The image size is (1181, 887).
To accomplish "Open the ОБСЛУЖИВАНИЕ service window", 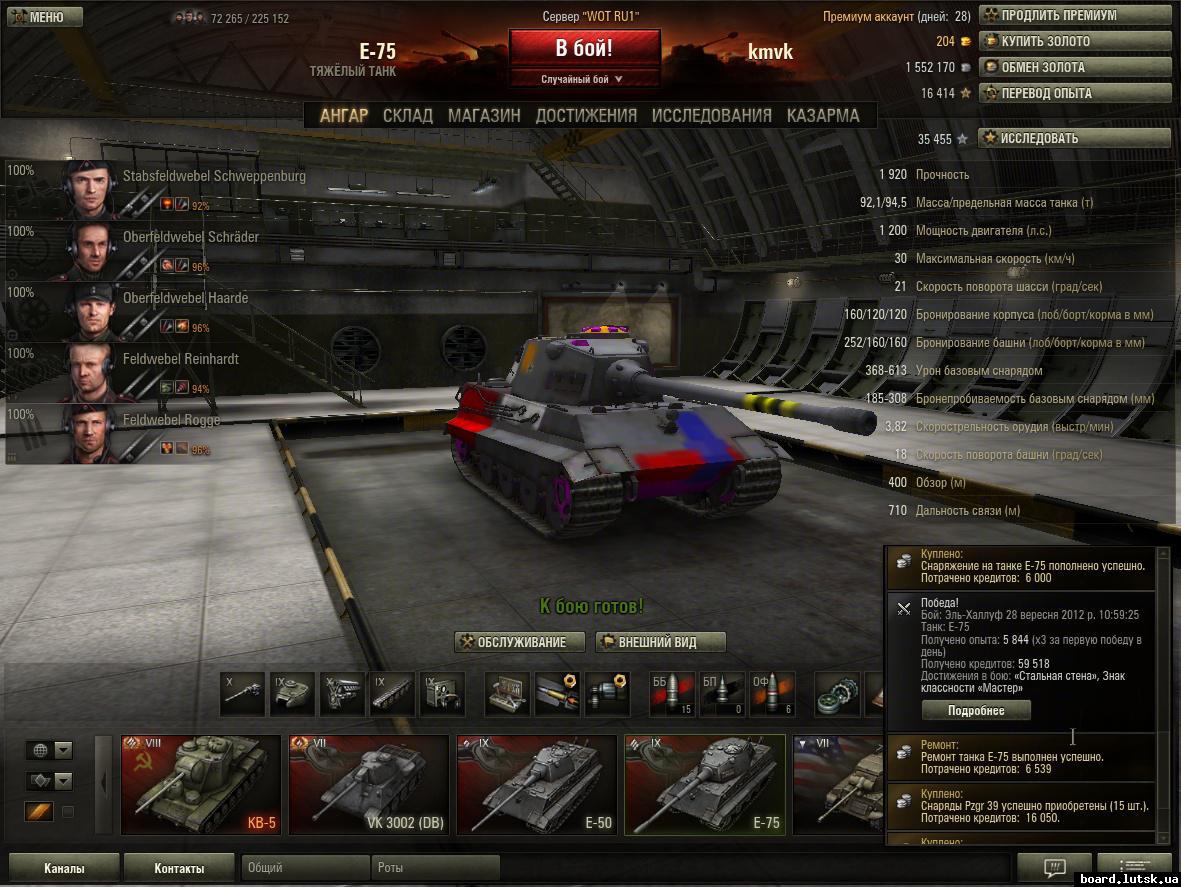I will (511, 642).
